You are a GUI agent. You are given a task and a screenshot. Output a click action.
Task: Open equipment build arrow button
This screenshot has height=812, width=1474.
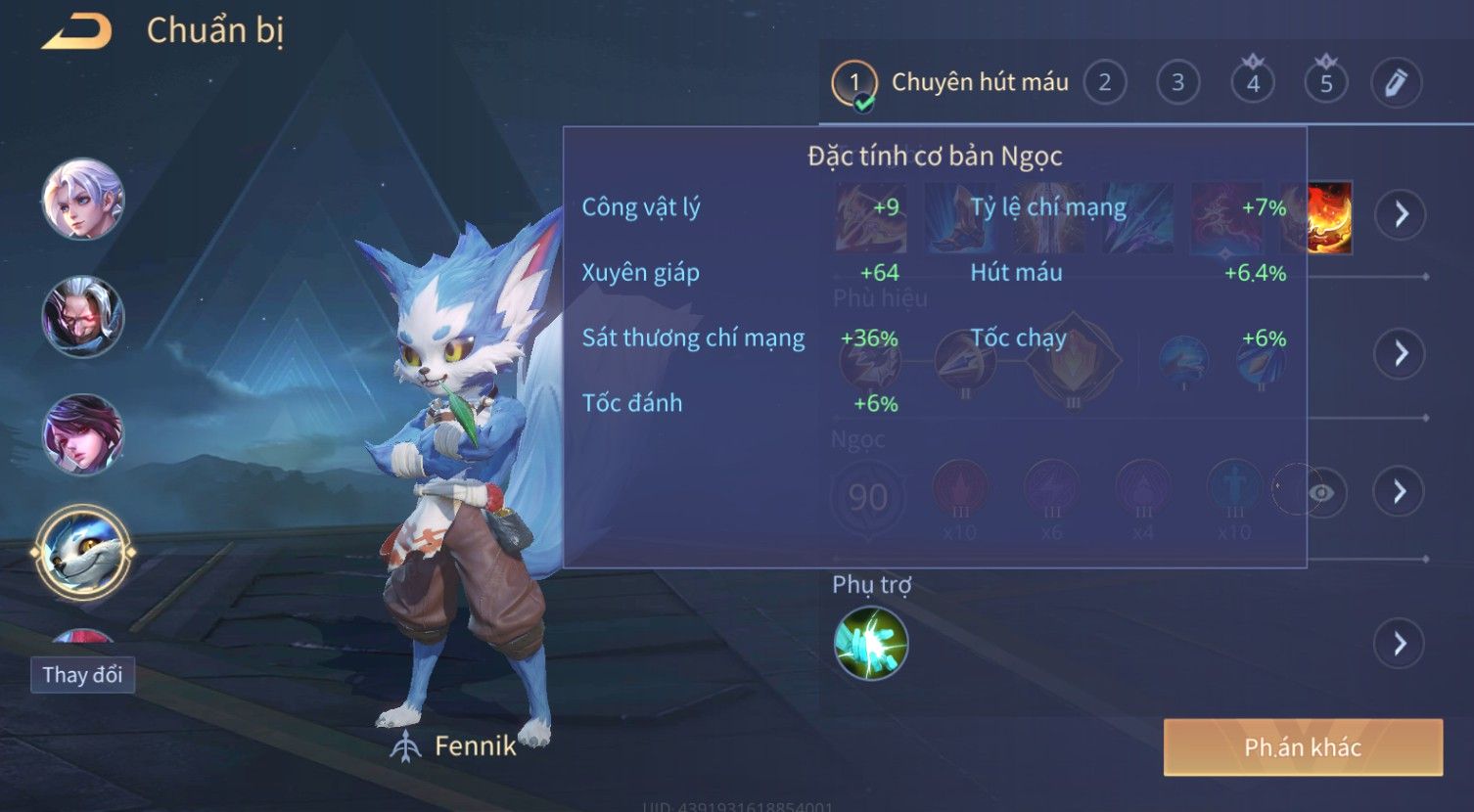tap(1401, 214)
